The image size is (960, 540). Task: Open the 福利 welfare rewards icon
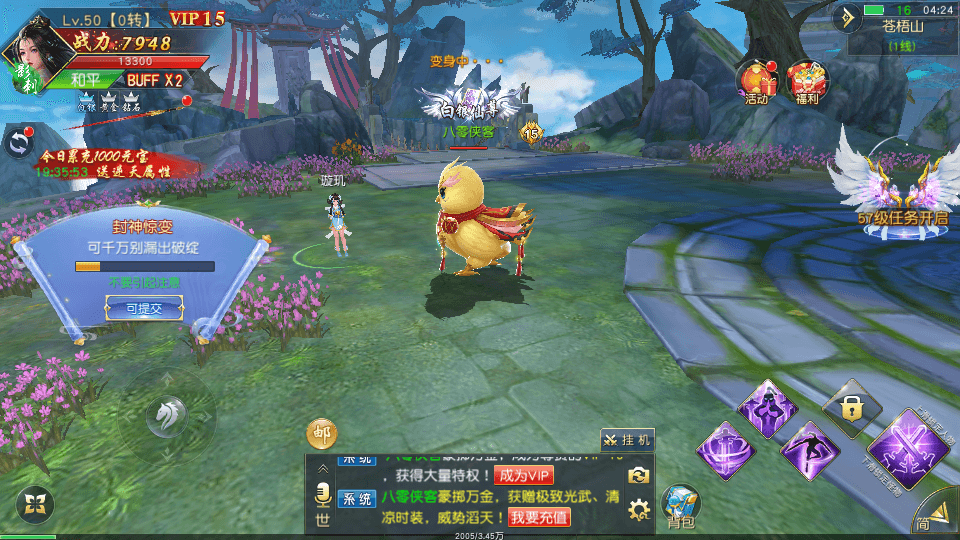pyautogui.click(x=808, y=82)
